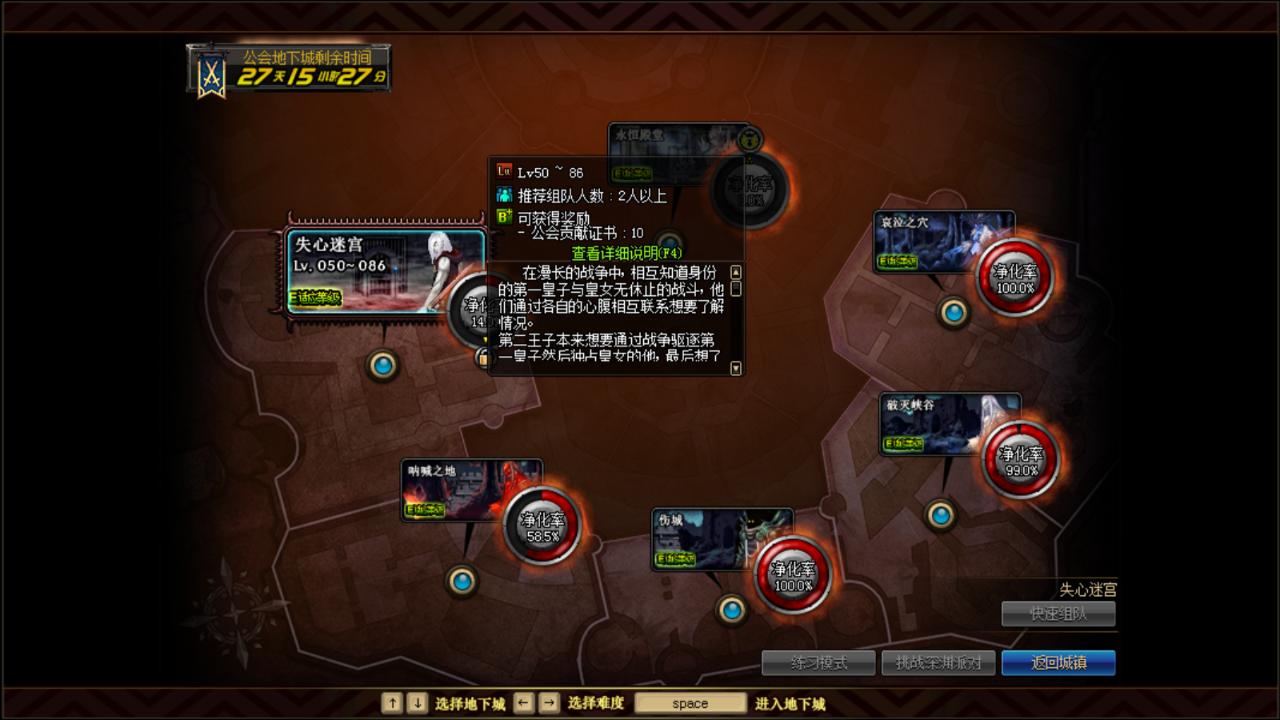Select the 失心迷宫 dungeon card
The image size is (1280, 720).
point(385,272)
